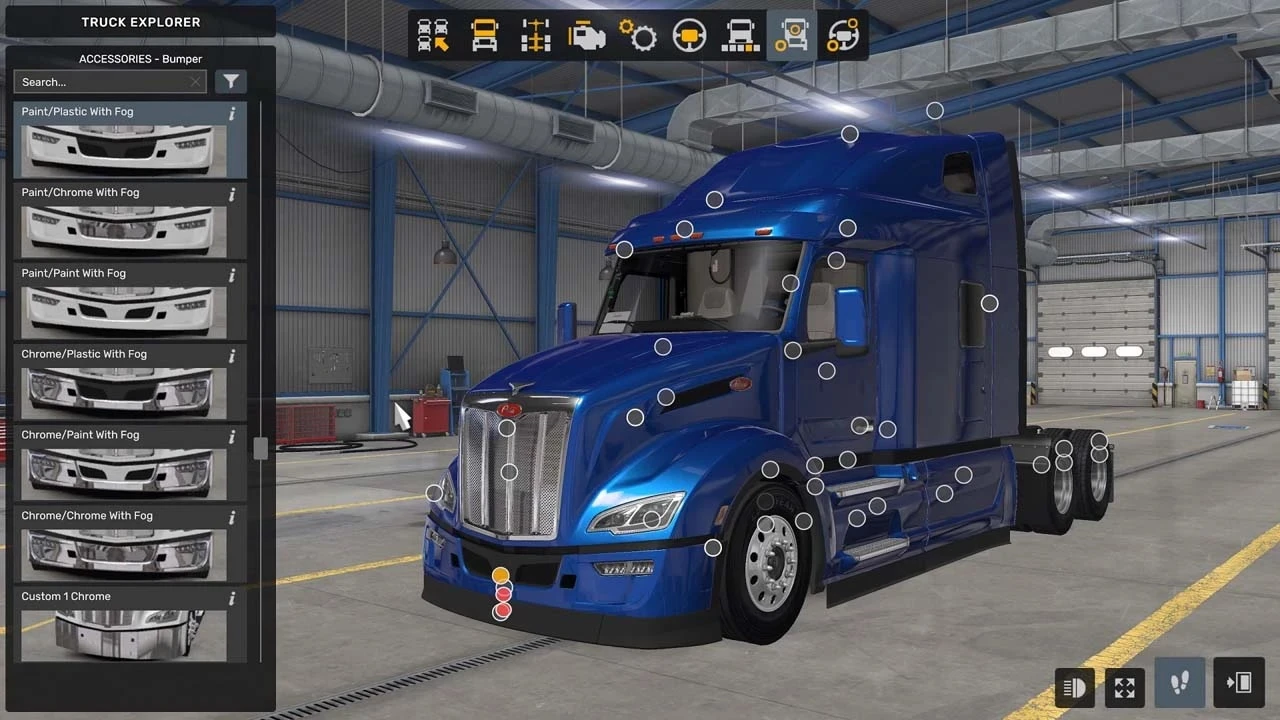The width and height of the screenshot is (1280, 720).
Task: Open the truck browser icon in top toolbar
Action: 434,35
